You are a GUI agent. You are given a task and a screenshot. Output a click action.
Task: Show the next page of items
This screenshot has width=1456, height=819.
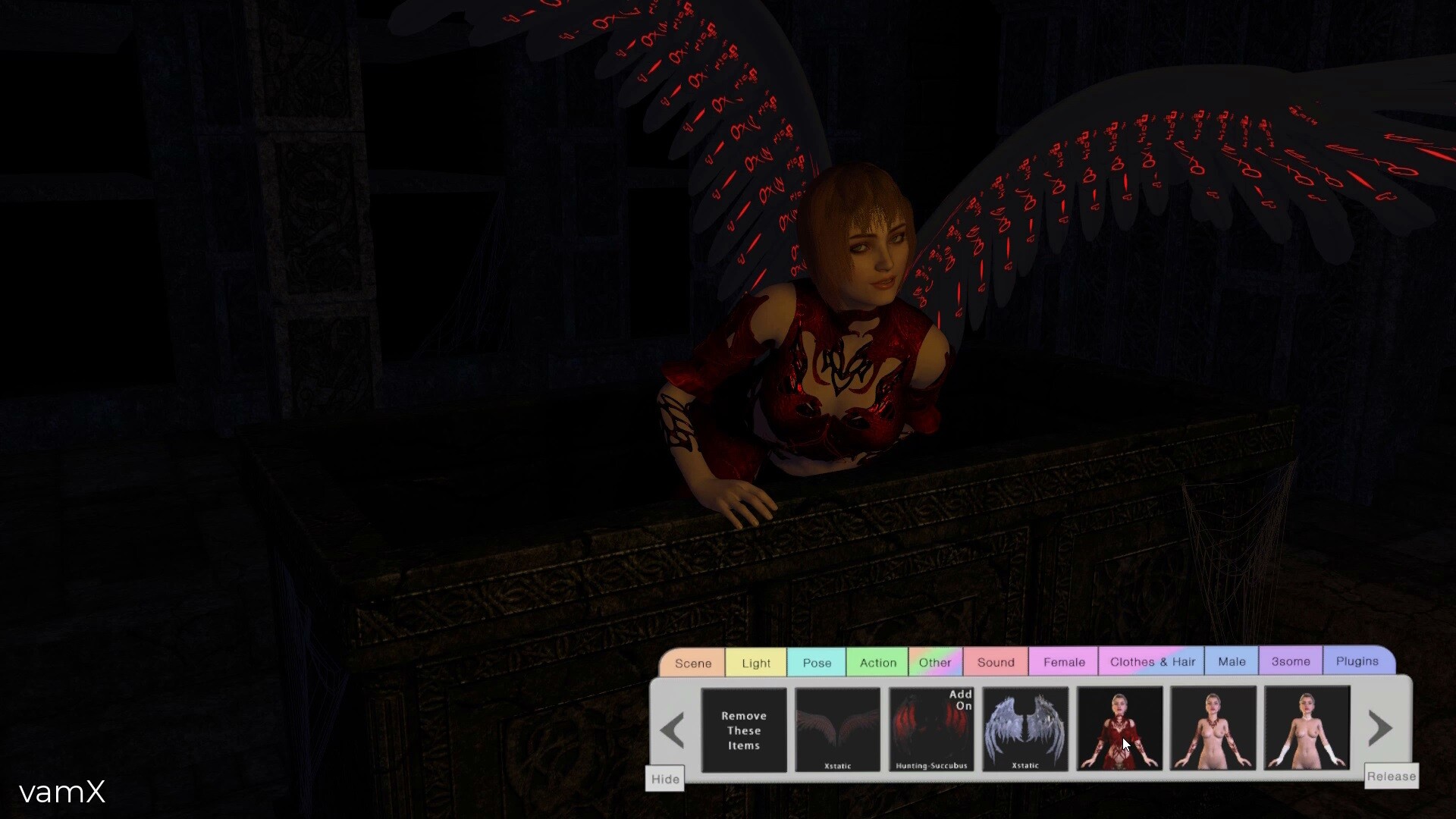(x=1380, y=729)
